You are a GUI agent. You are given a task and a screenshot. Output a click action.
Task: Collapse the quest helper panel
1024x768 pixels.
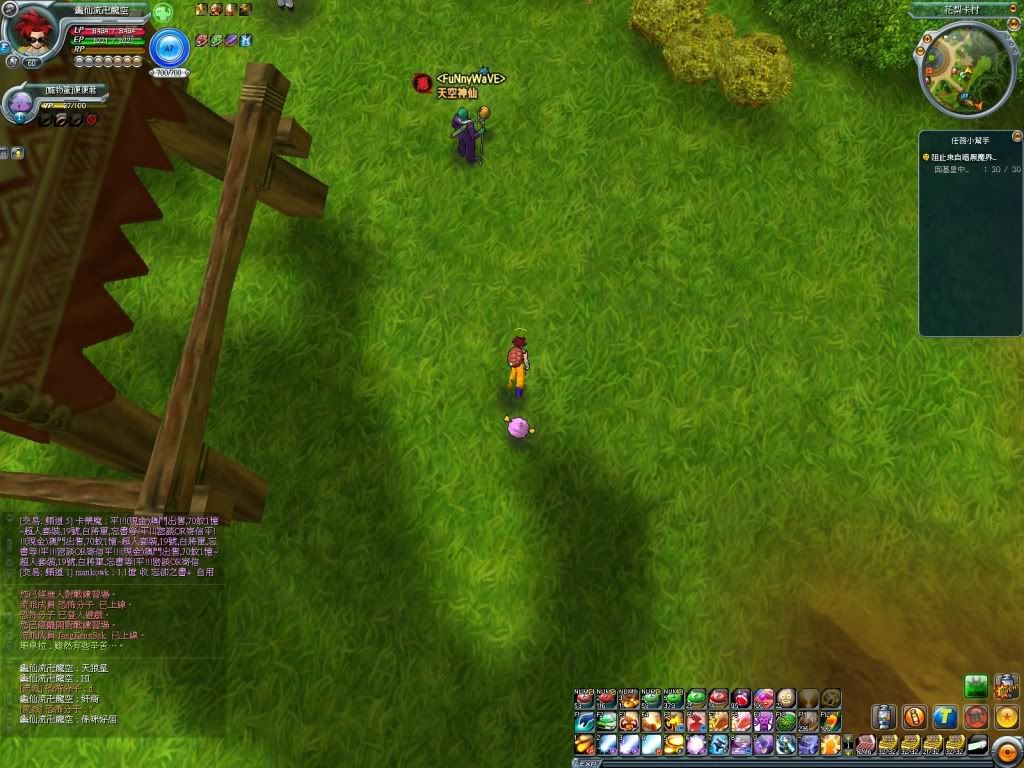[x=1016, y=136]
